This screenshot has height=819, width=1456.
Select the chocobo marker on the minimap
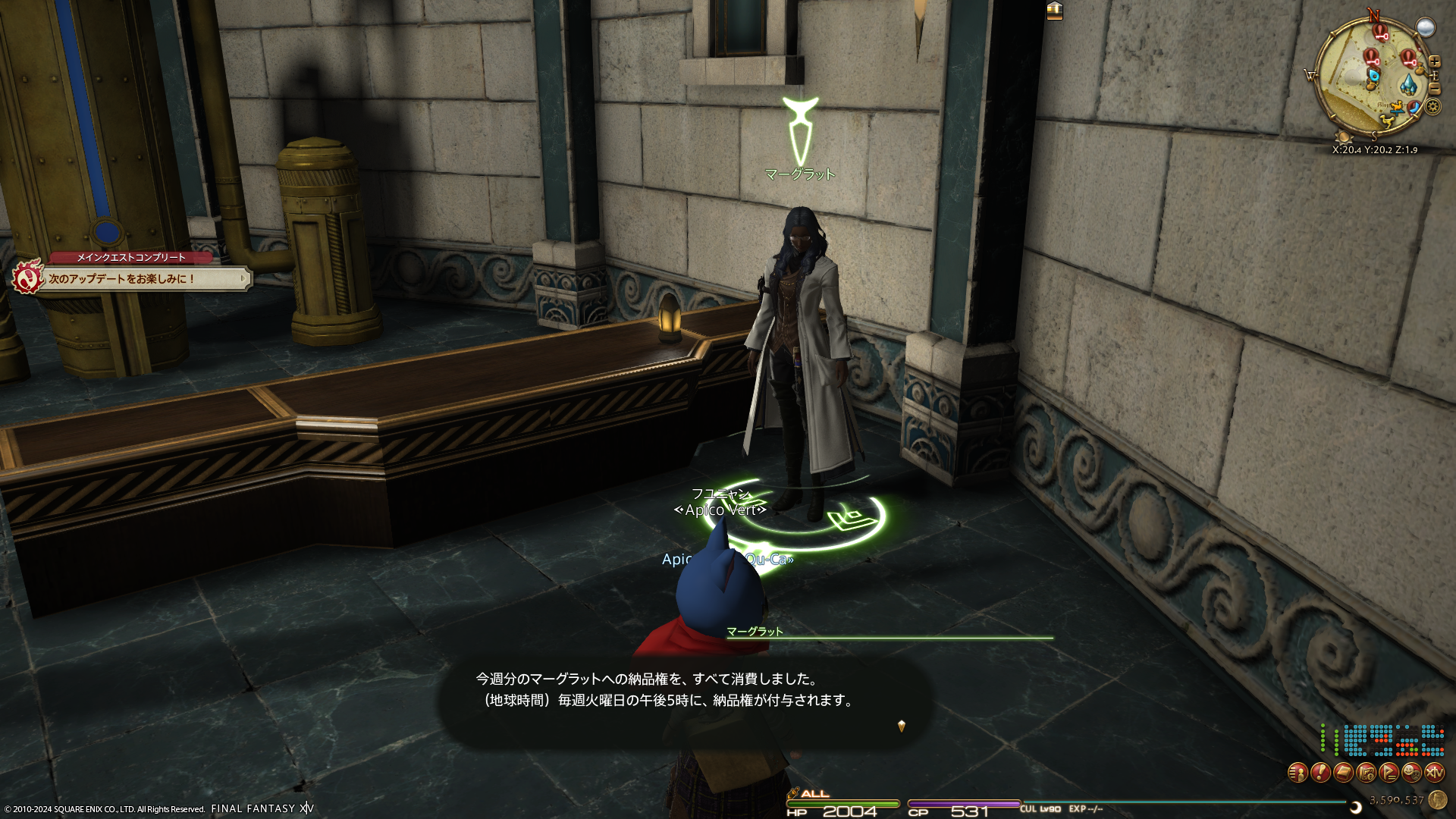1388,120
